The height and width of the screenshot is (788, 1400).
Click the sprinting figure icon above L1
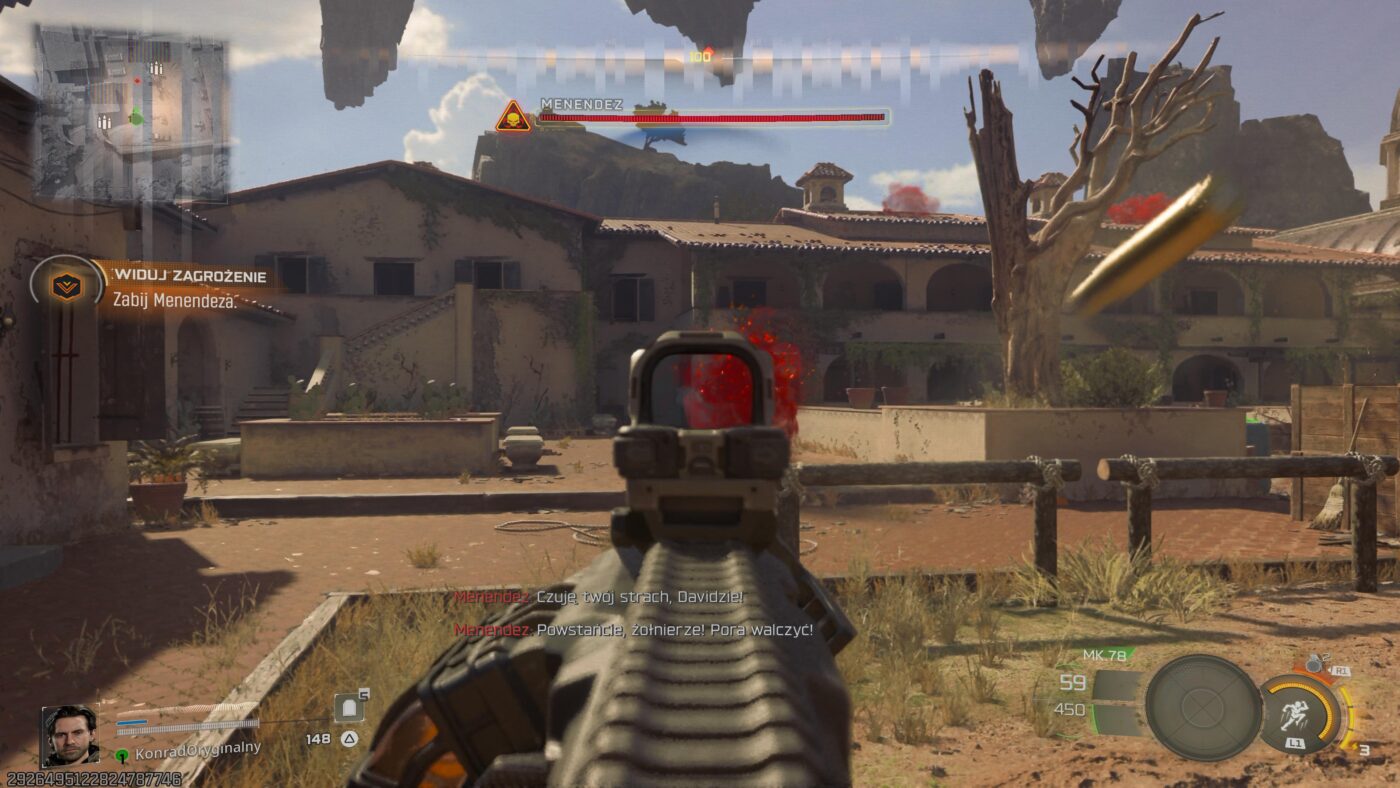[1294, 712]
